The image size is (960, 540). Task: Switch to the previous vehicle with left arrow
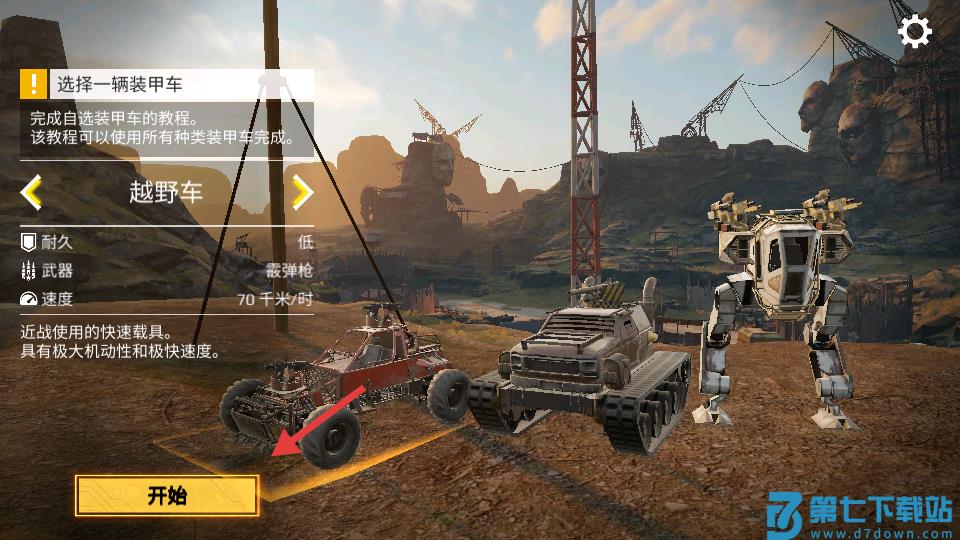pyautogui.click(x=32, y=192)
